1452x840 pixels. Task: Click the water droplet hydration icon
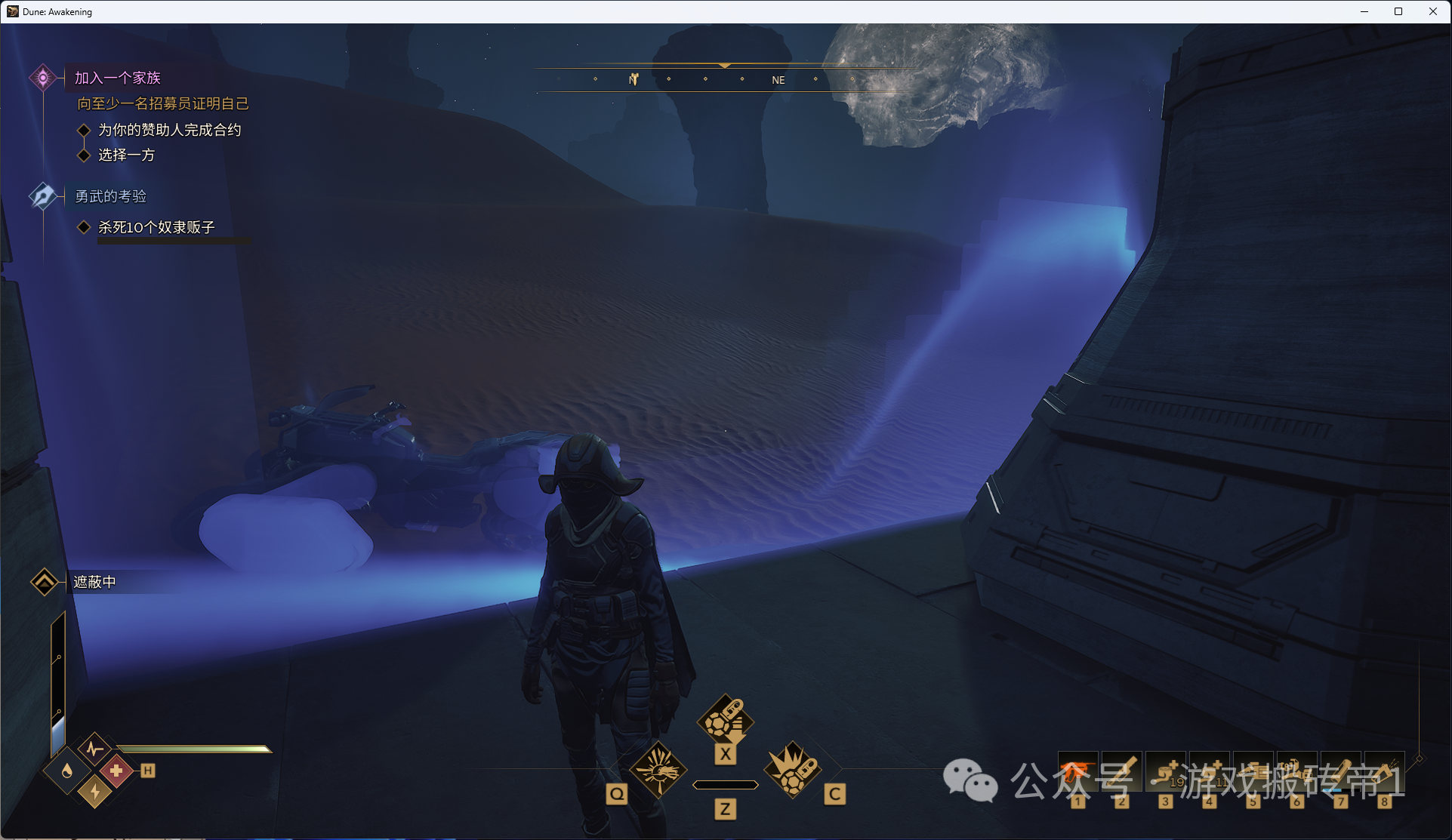point(68,771)
